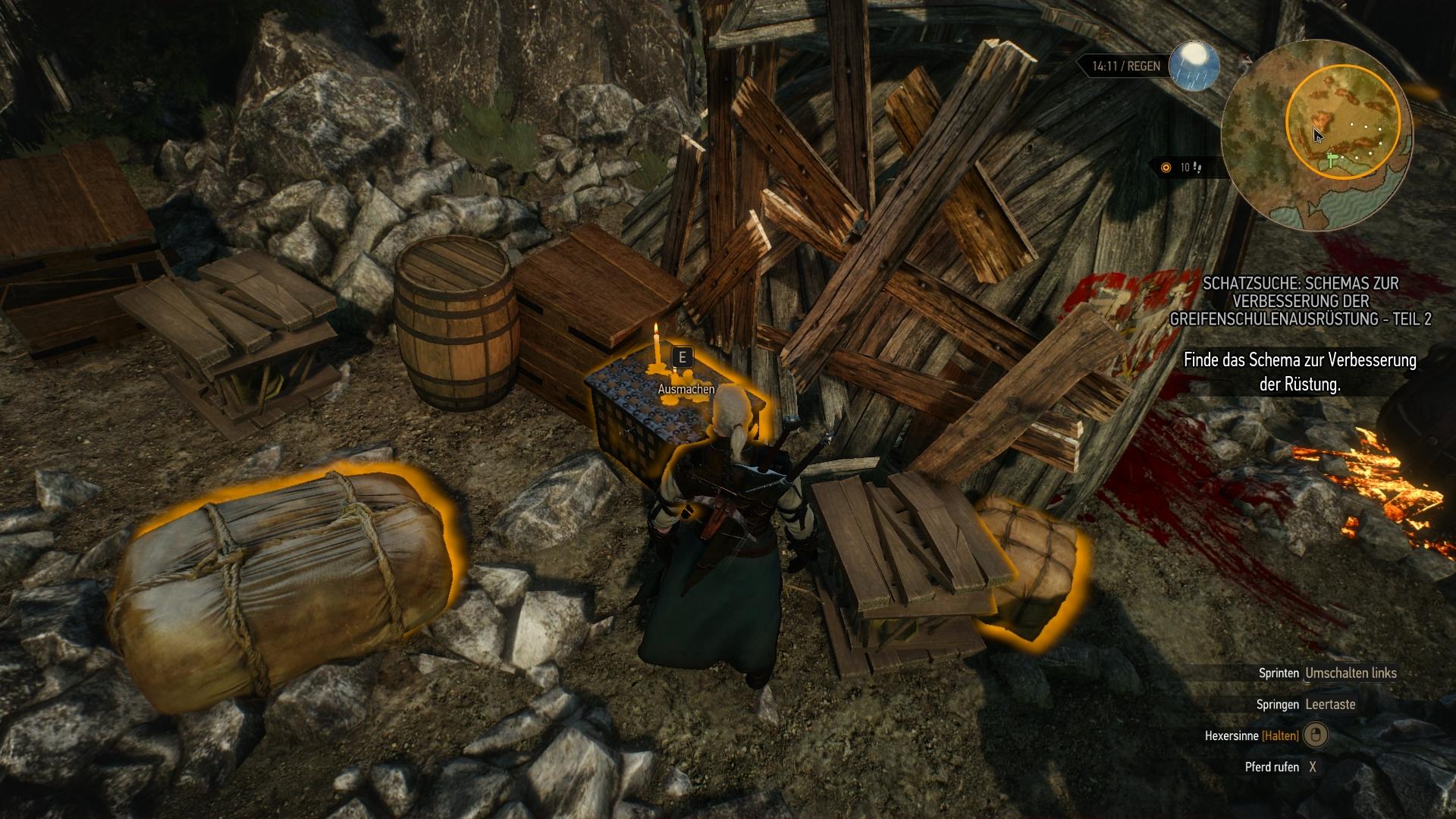Open the tracked Schatzsuche quest title

1300,301
